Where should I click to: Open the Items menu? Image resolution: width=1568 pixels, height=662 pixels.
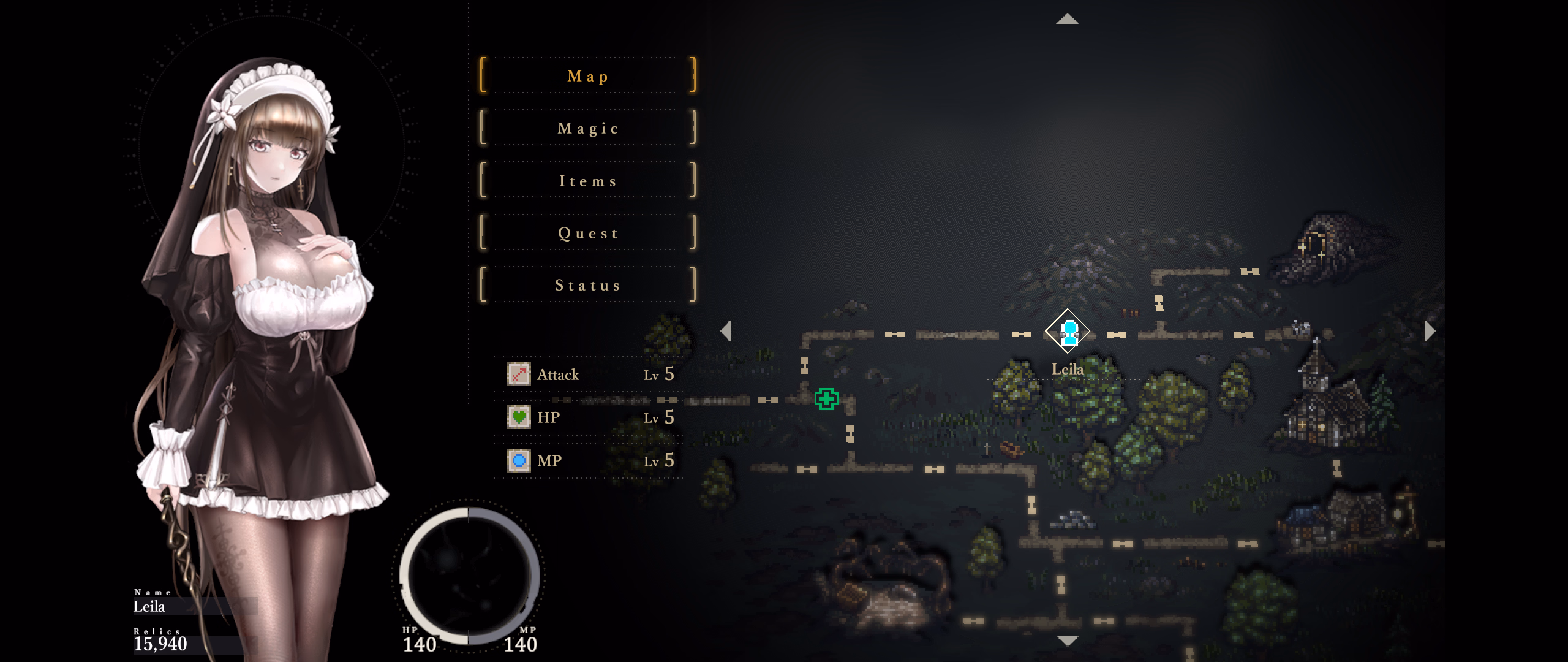(588, 181)
